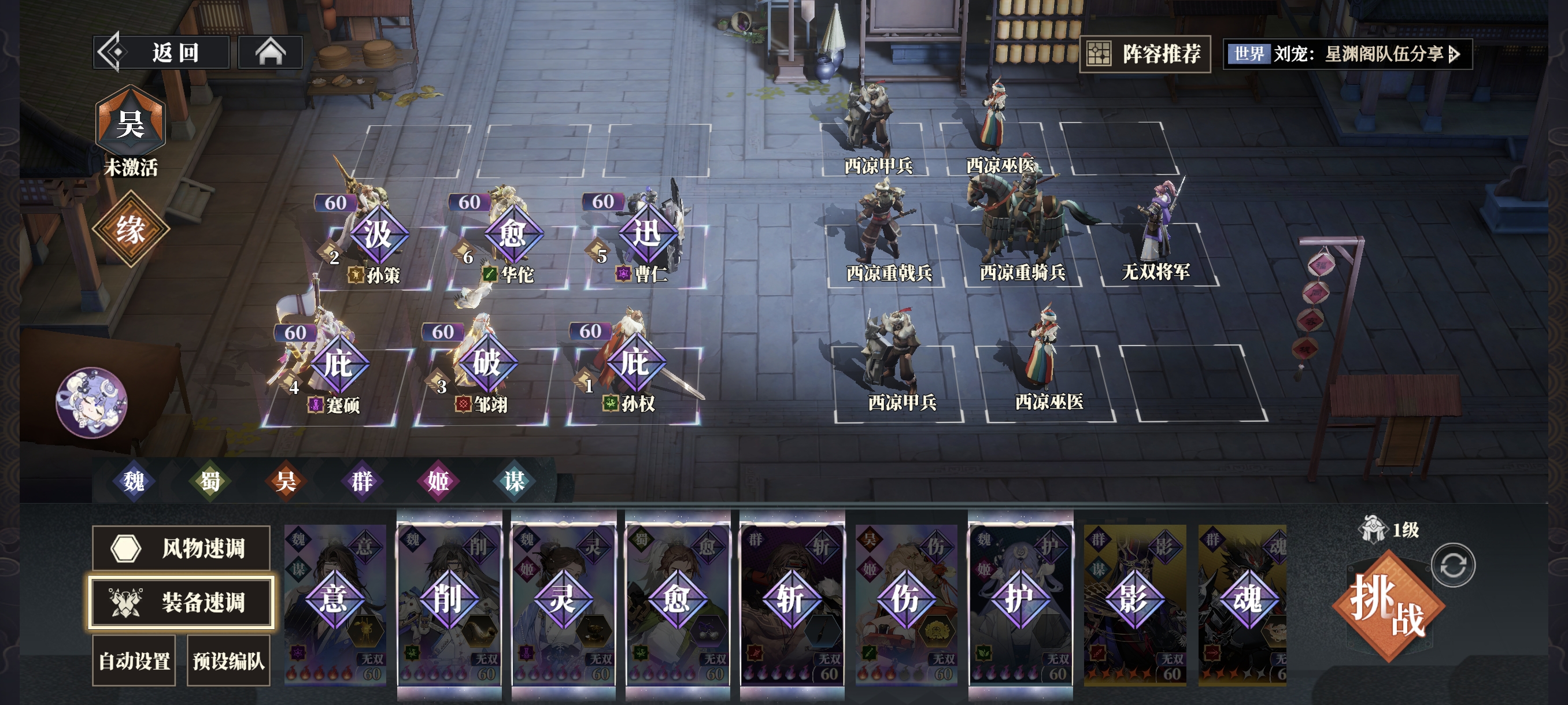Select the 吴 faction bonus emblem
The height and width of the screenshot is (705, 1568).
[x=130, y=124]
